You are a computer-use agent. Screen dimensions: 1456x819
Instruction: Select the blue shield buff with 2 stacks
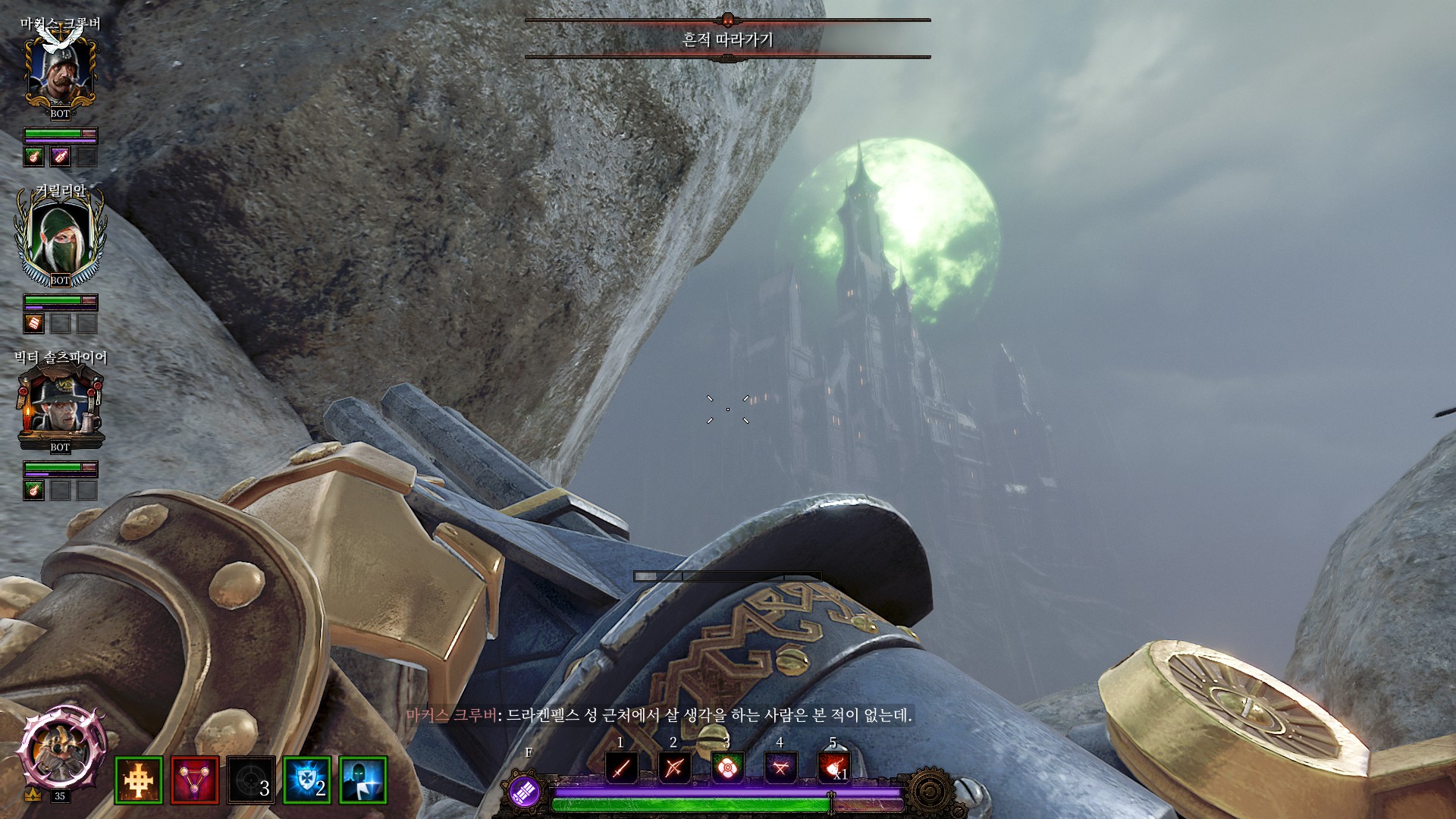click(x=307, y=780)
